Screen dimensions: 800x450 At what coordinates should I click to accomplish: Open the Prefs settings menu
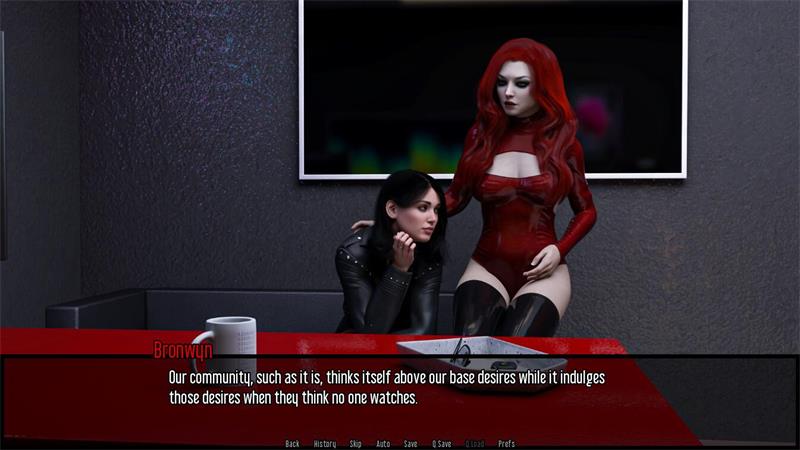tap(507, 444)
